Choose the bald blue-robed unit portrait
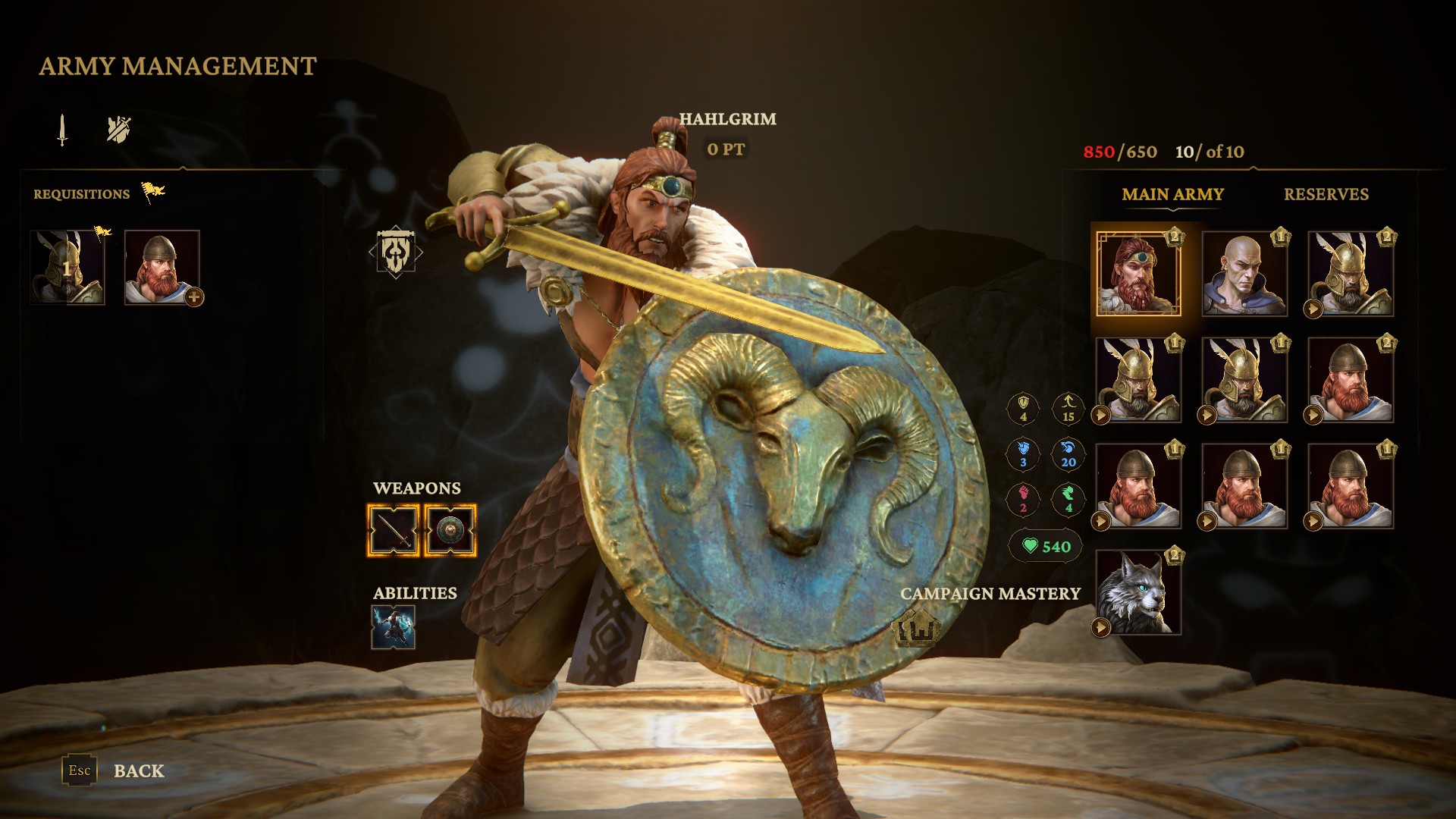Viewport: 1456px width, 819px height. [1244, 274]
